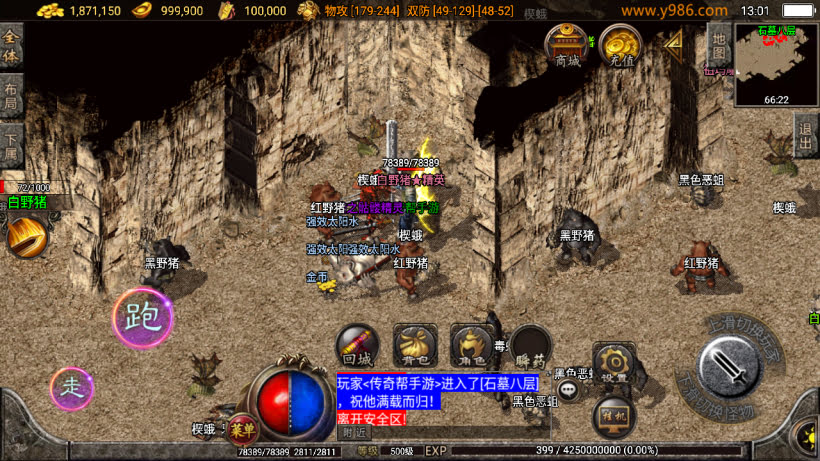820x461 pixels.
Task: Toggle the 跑 run mode button
Action: pos(142,318)
